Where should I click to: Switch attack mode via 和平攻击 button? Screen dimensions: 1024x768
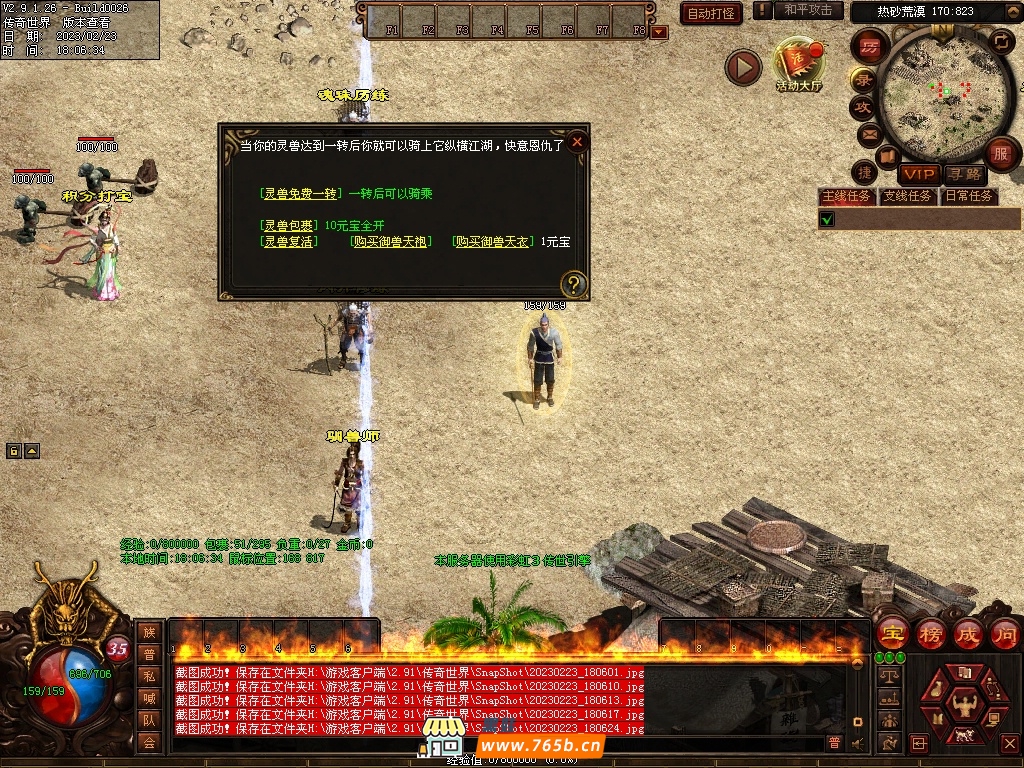pos(808,10)
